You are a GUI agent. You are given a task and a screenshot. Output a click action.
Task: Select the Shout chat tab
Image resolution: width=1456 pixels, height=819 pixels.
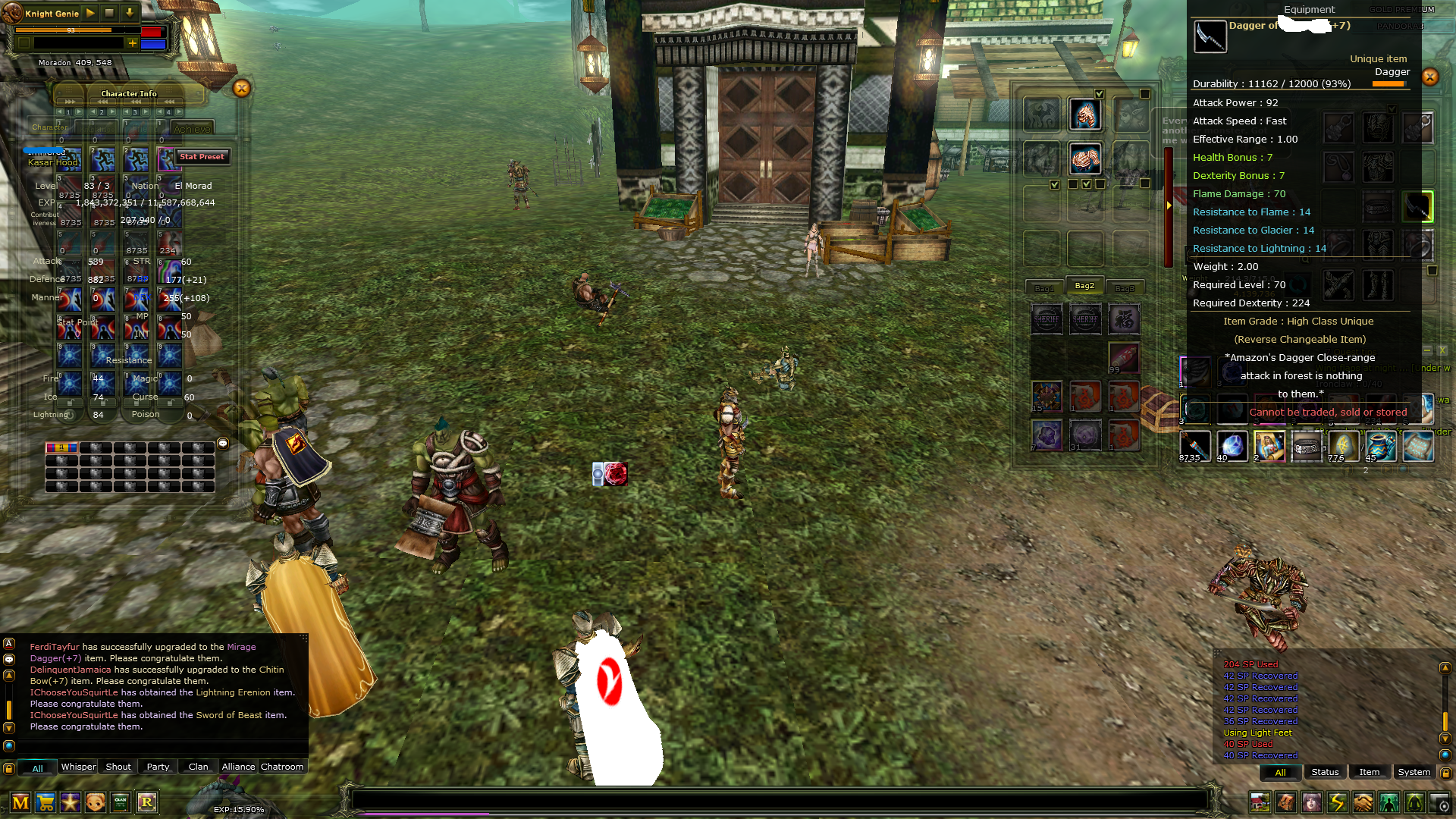pos(118,767)
